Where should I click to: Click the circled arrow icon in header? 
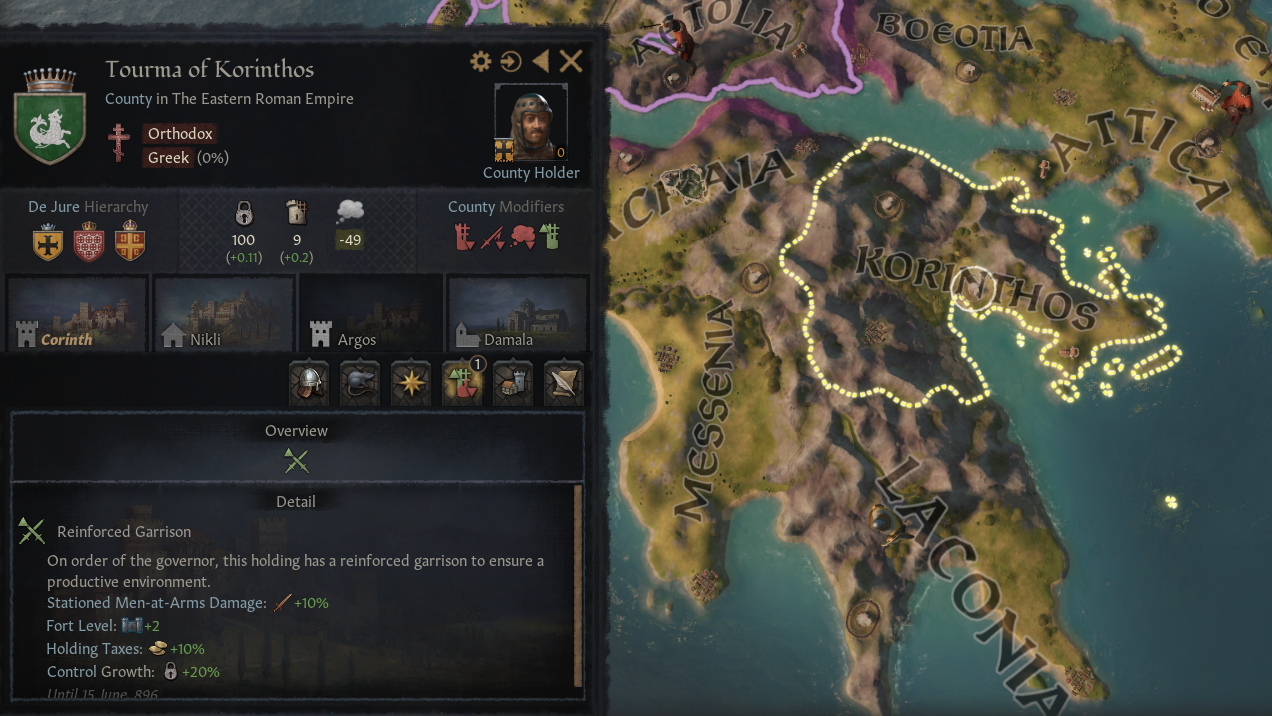click(511, 62)
